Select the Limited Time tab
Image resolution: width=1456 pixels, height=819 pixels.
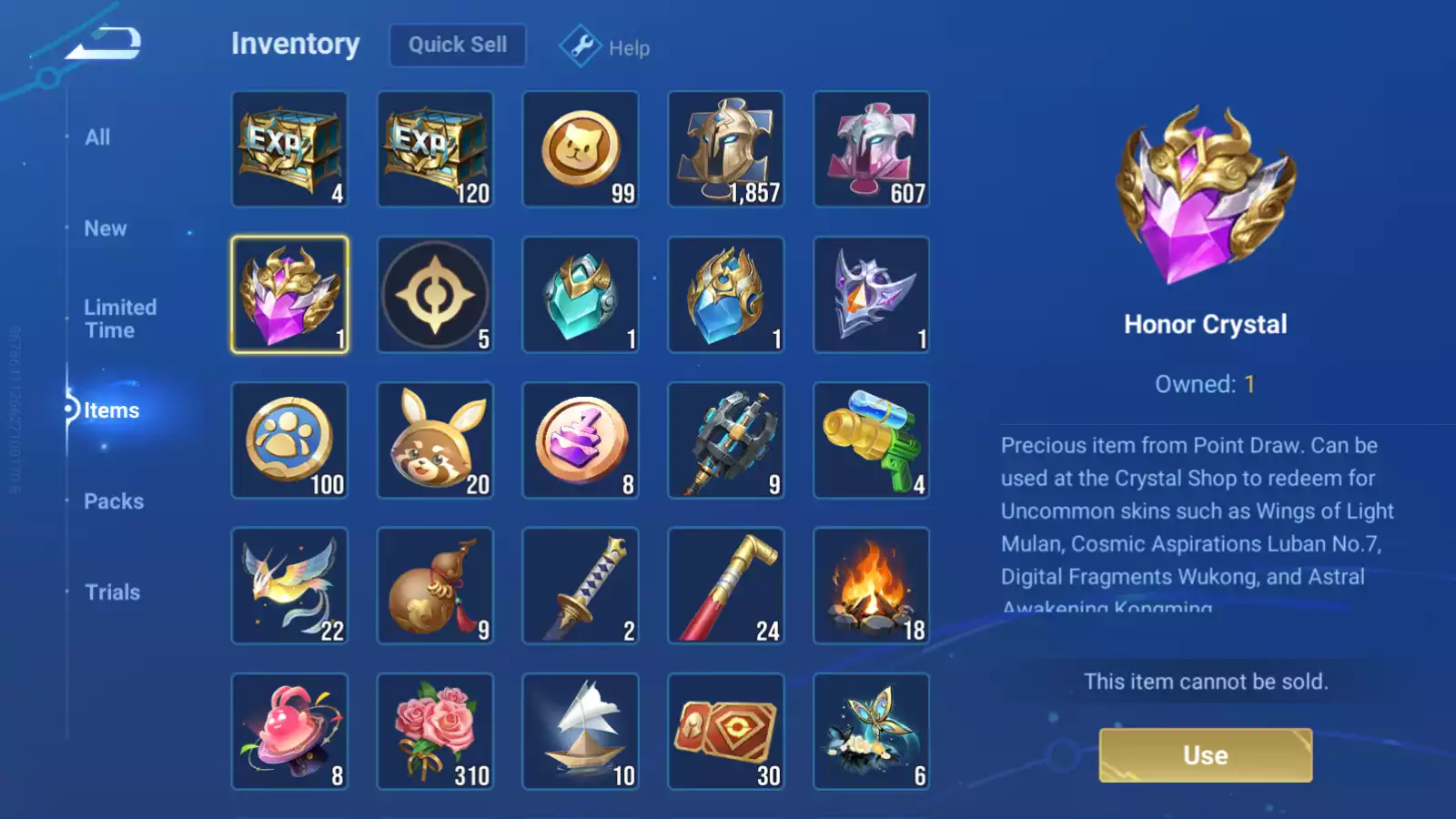click(119, 318)
